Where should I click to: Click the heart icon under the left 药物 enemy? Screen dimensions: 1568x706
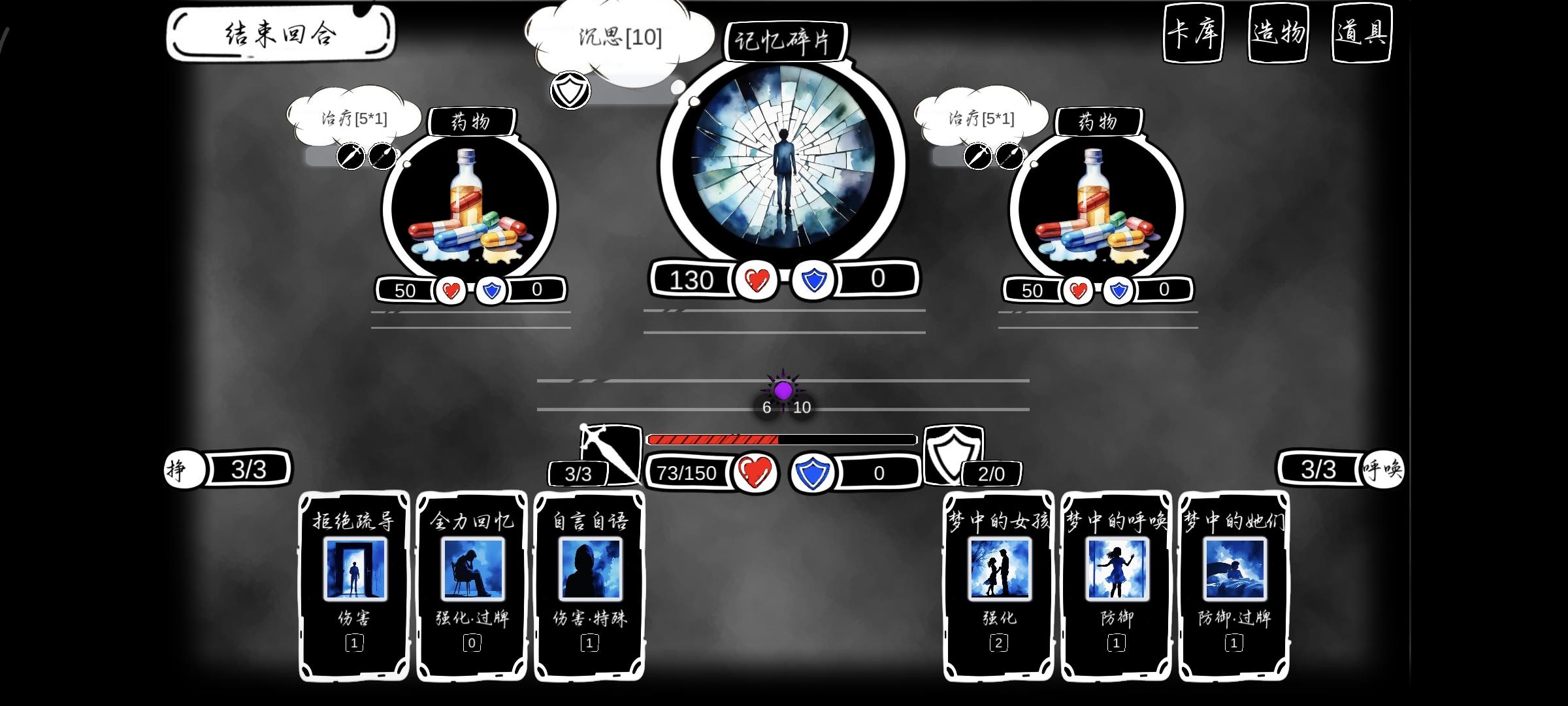450,290
